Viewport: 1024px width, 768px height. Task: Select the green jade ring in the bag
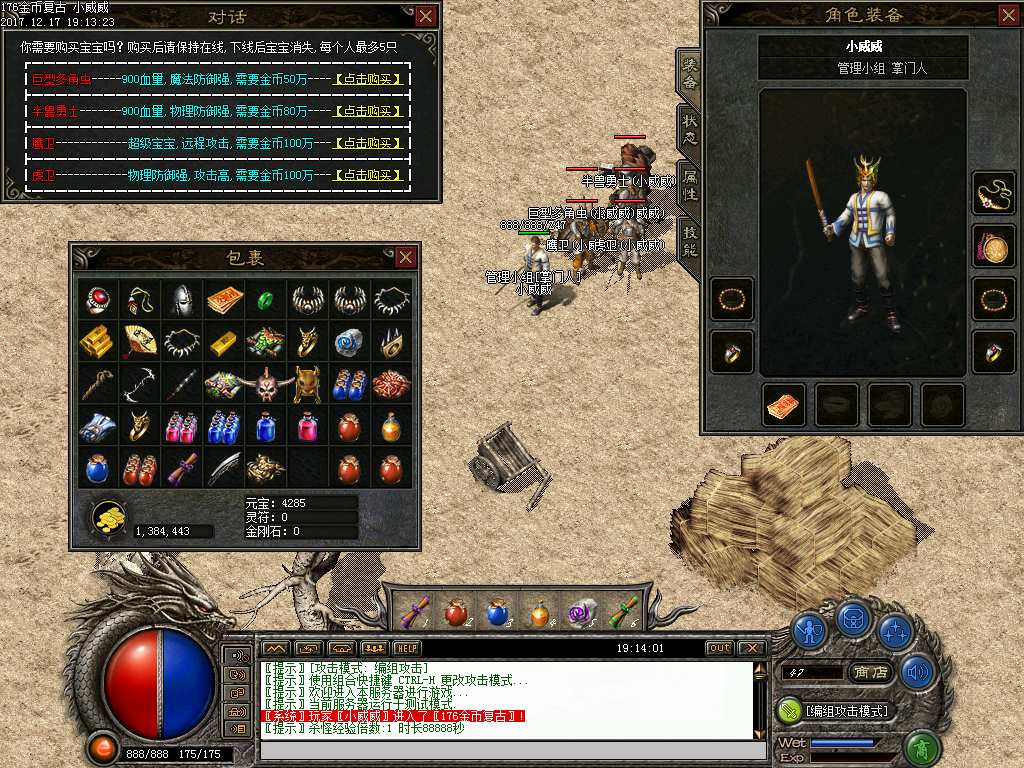point(266,299)
